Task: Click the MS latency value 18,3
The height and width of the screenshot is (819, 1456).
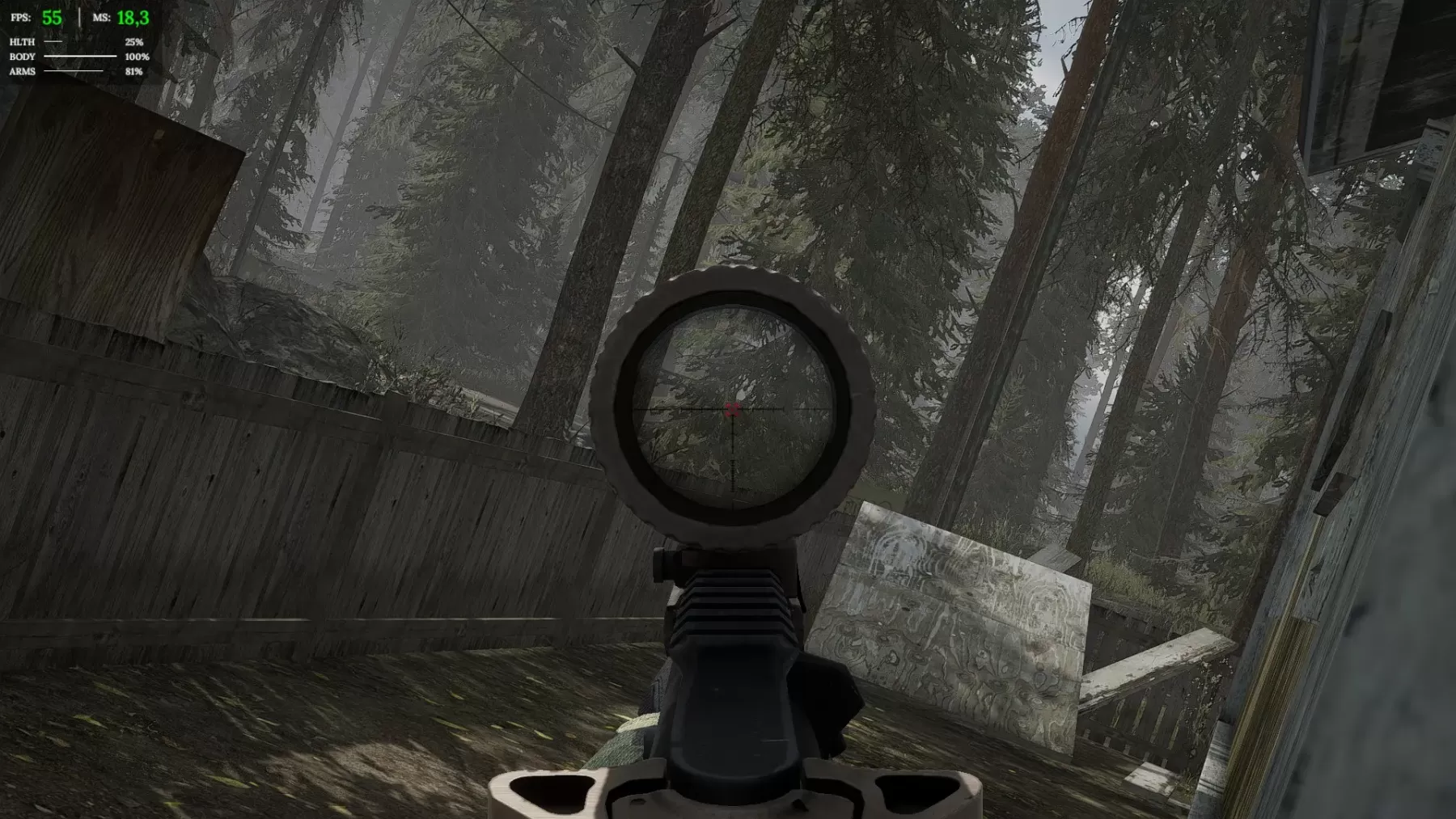Action: point(131,16)
